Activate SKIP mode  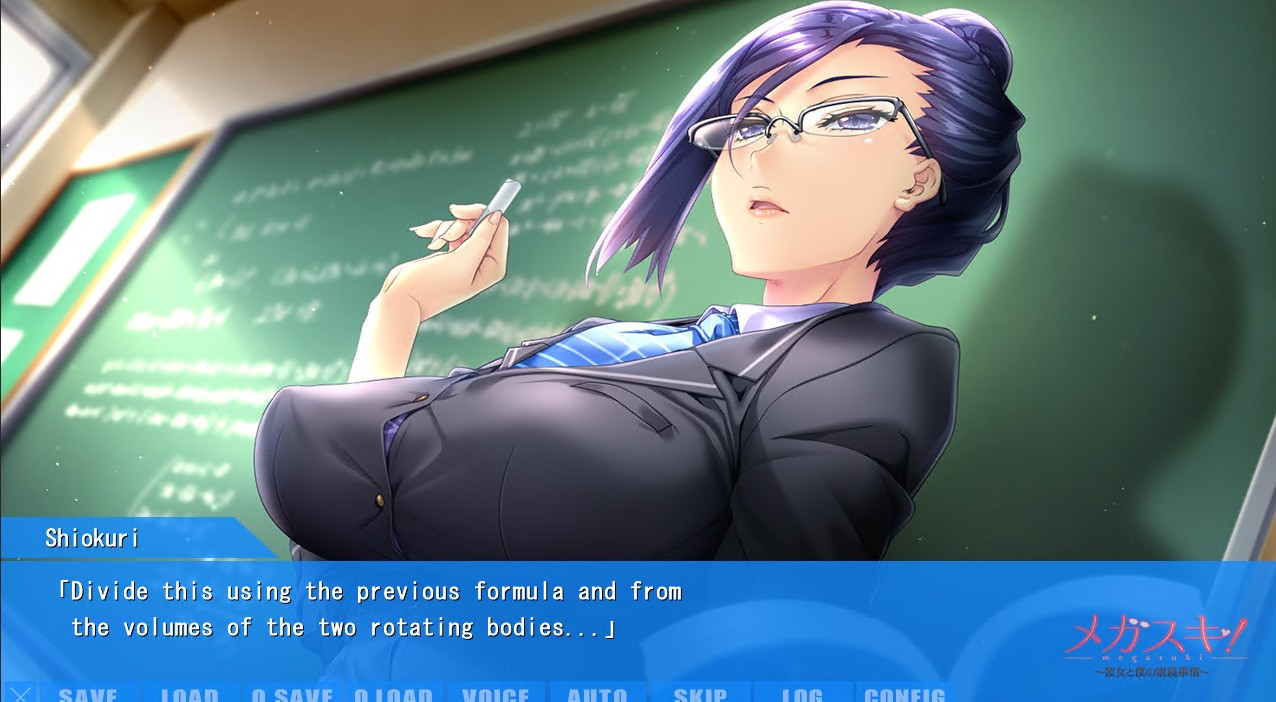700,694
